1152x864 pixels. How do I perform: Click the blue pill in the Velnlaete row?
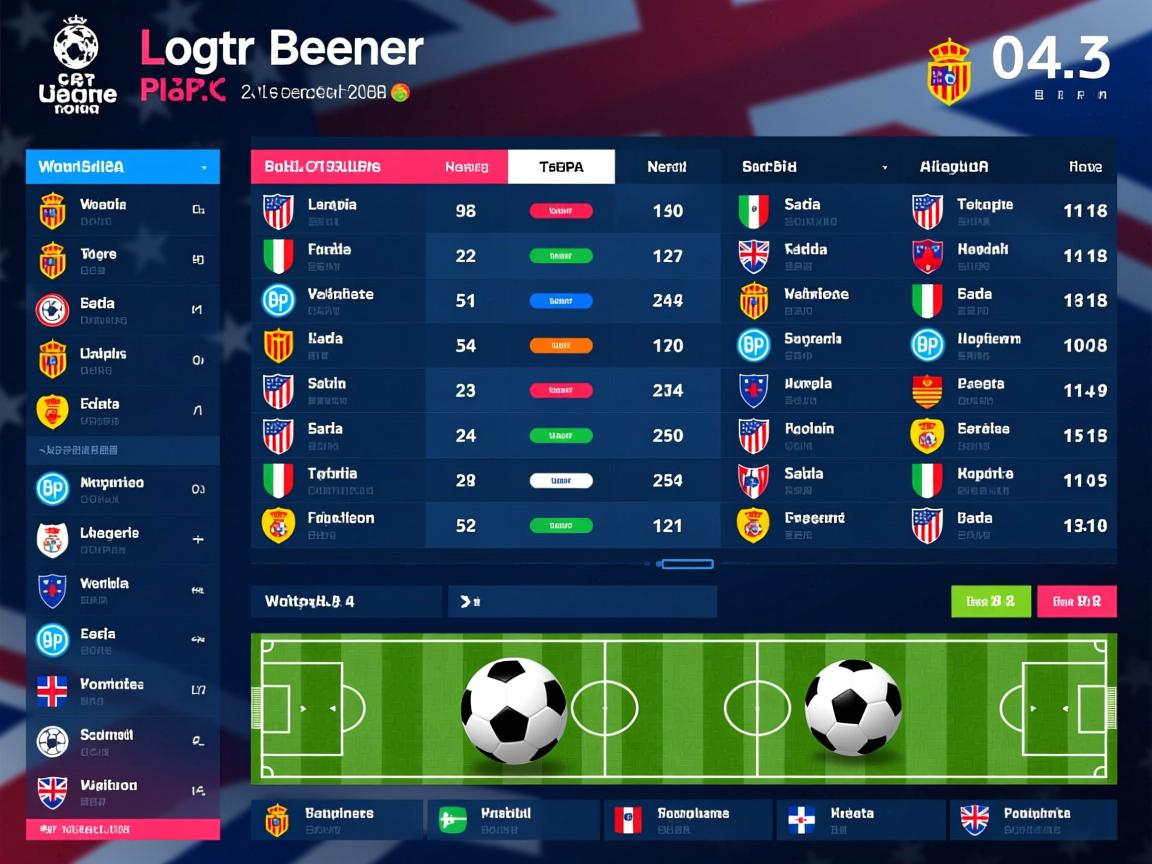click(x=560, y=300)
